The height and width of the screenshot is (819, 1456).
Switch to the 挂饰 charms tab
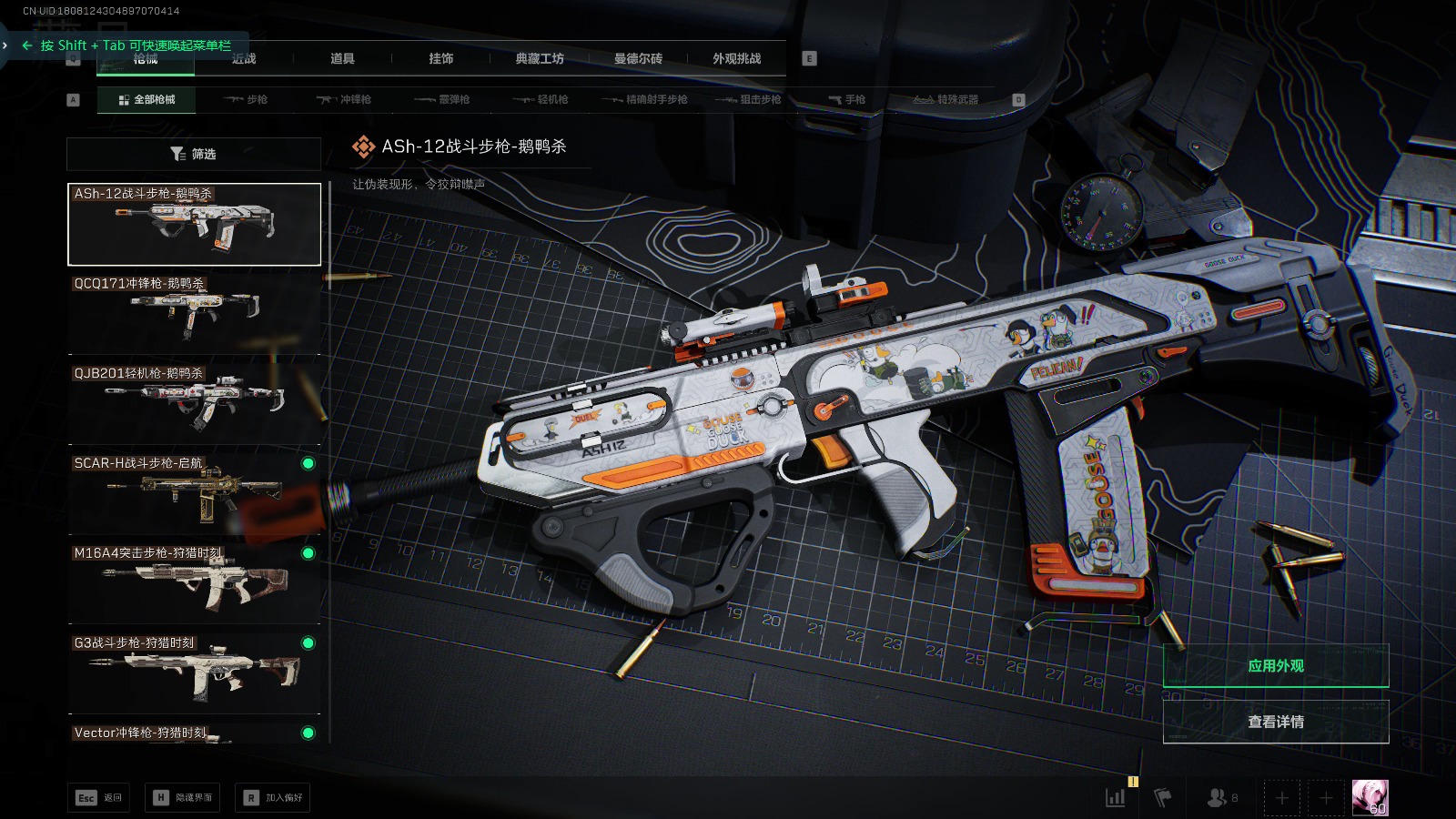coord(441,59)
